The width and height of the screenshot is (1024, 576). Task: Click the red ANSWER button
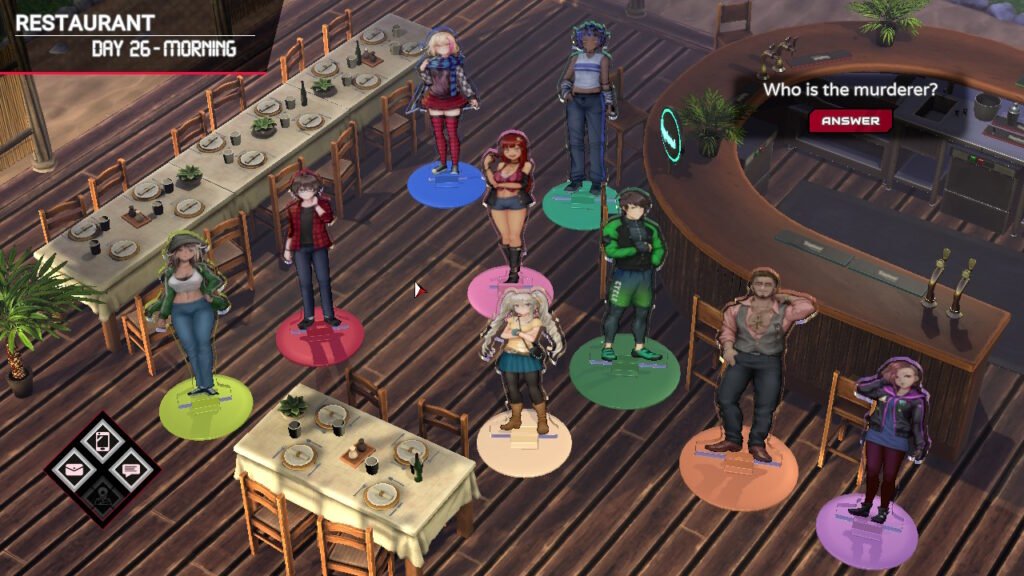coord(850,121)
